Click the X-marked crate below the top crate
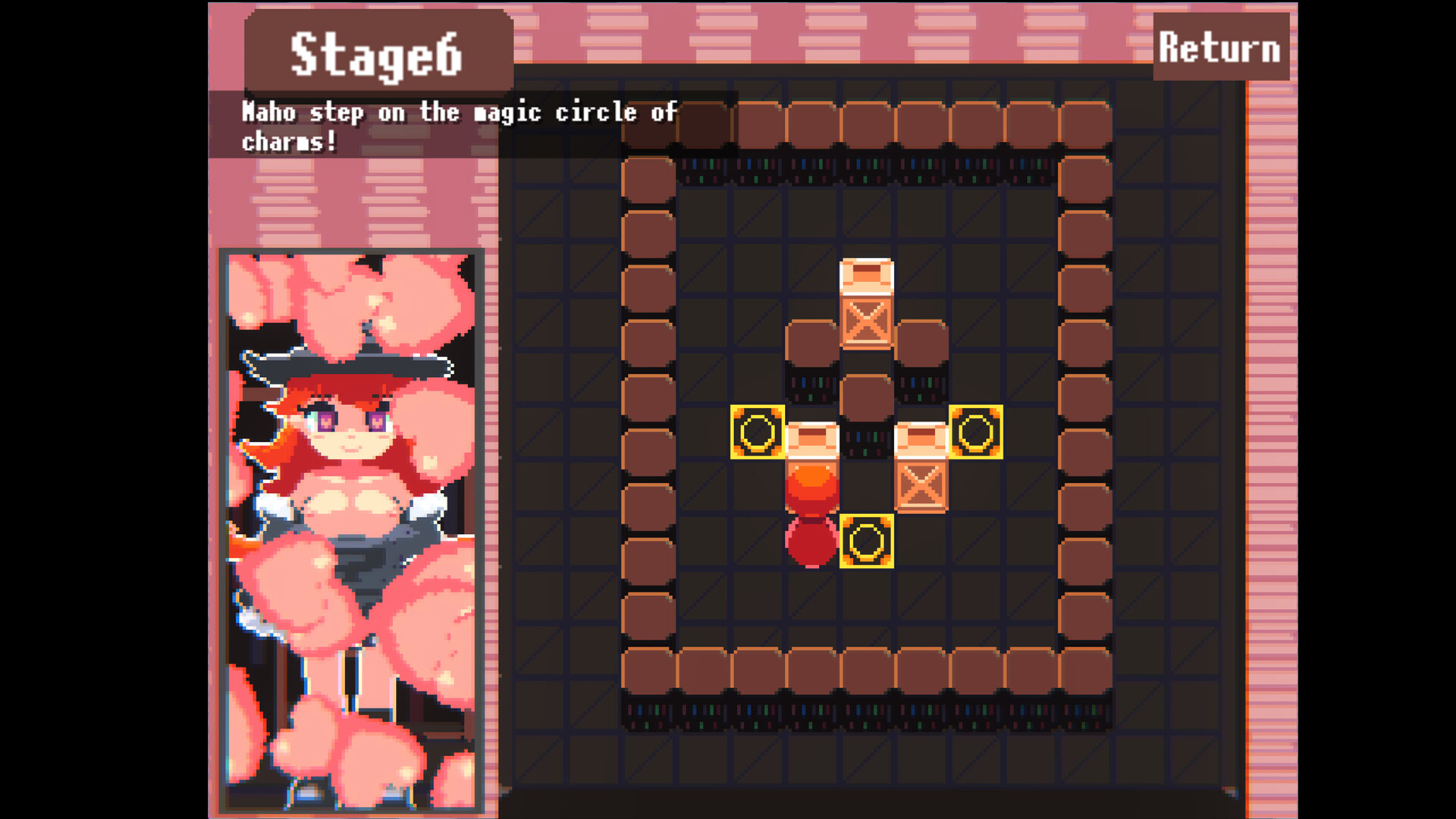Viewport: 1456px width, 819px height. 864,325
